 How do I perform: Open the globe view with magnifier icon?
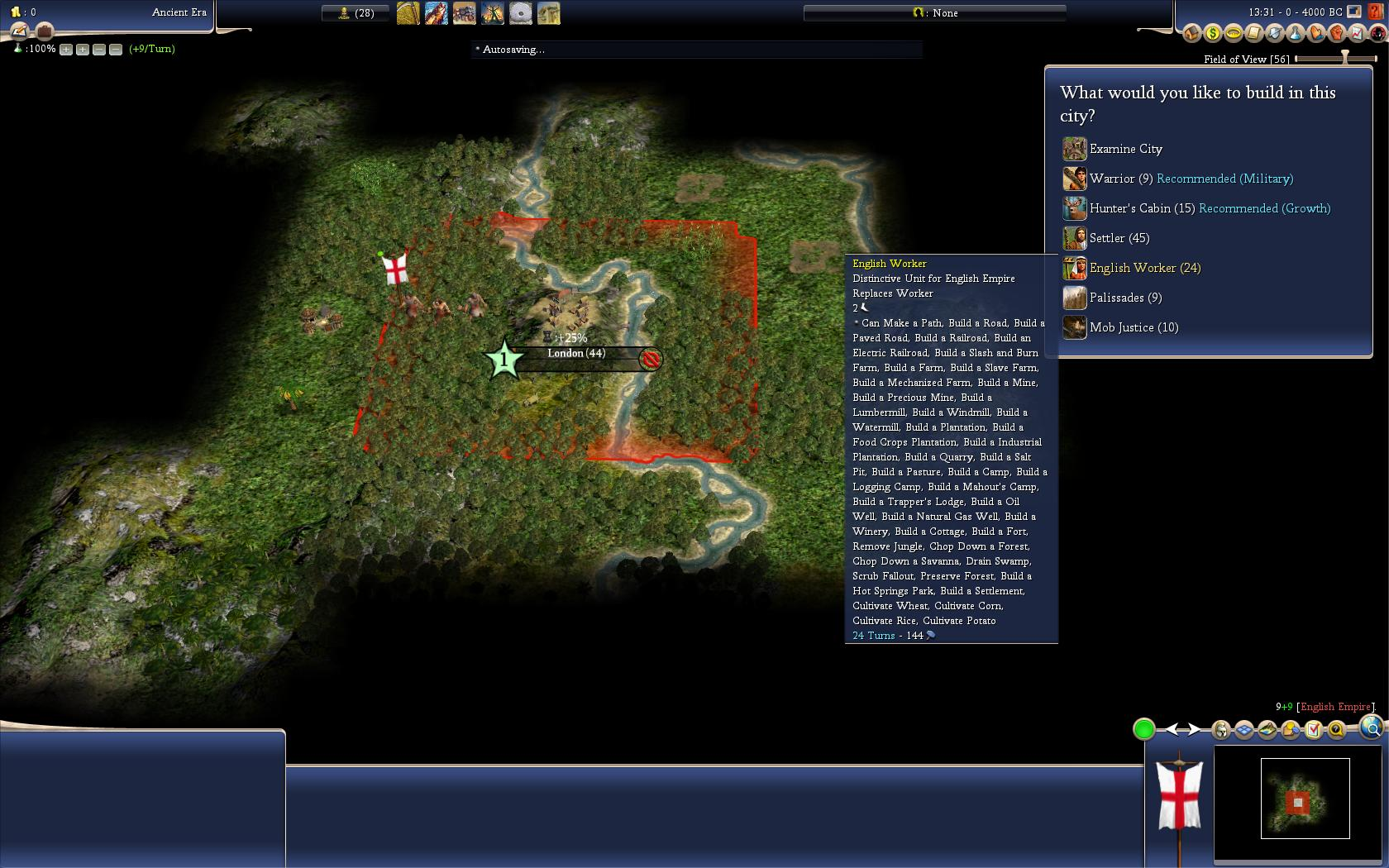coord(1371,727)
